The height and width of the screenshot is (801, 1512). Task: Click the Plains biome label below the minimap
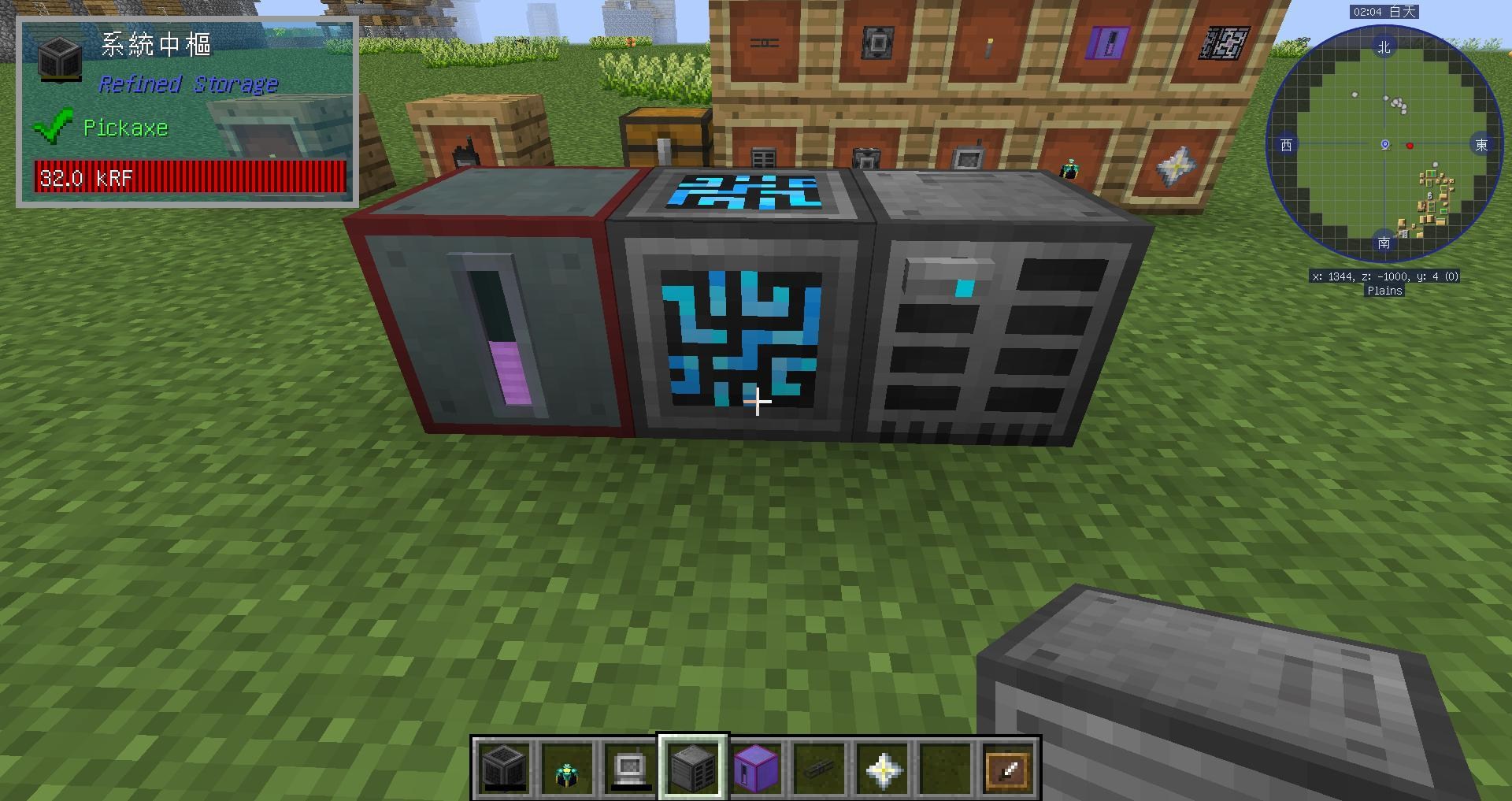pos(1386,291)
